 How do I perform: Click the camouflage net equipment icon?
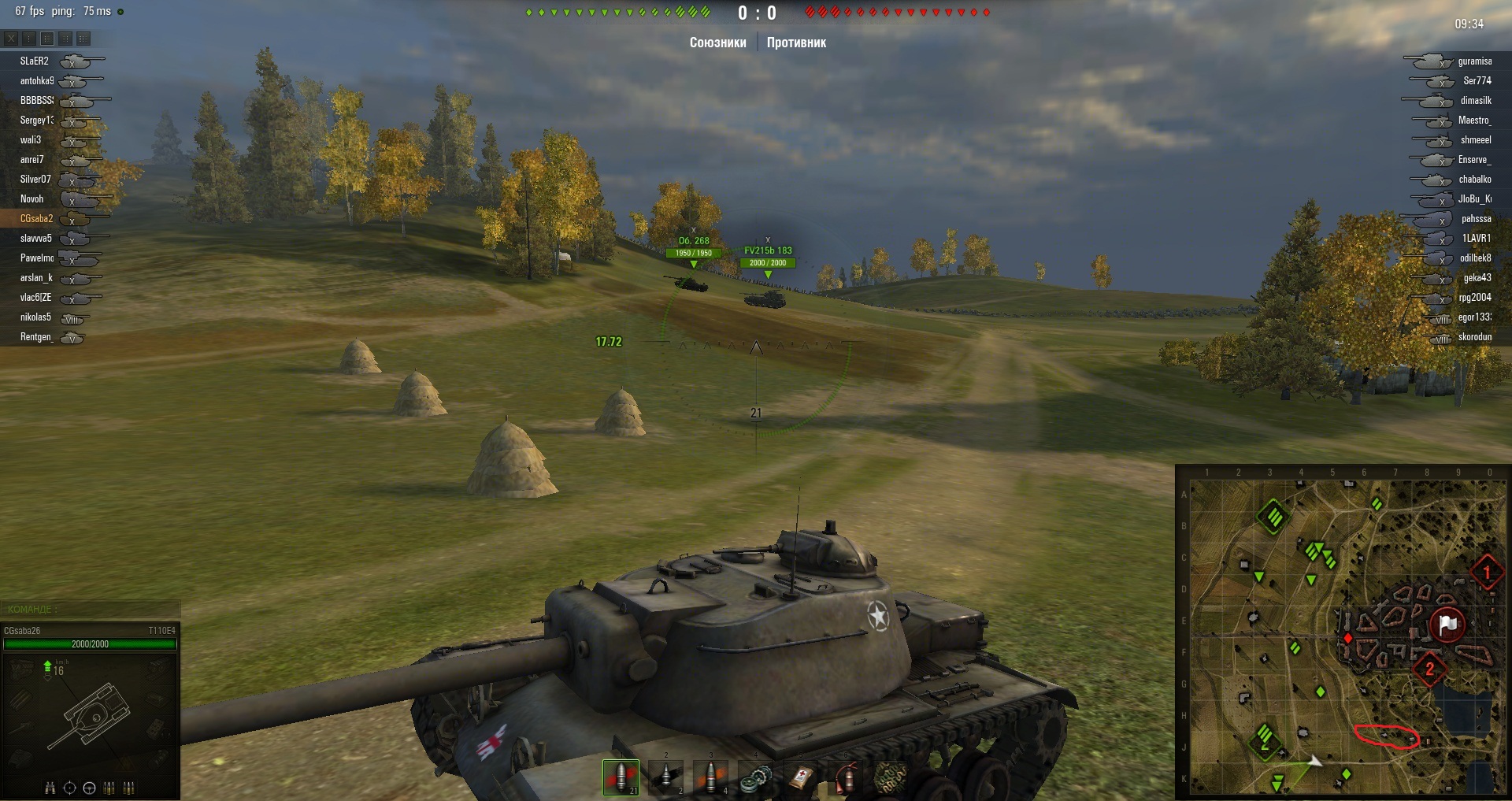coord(891,777)
